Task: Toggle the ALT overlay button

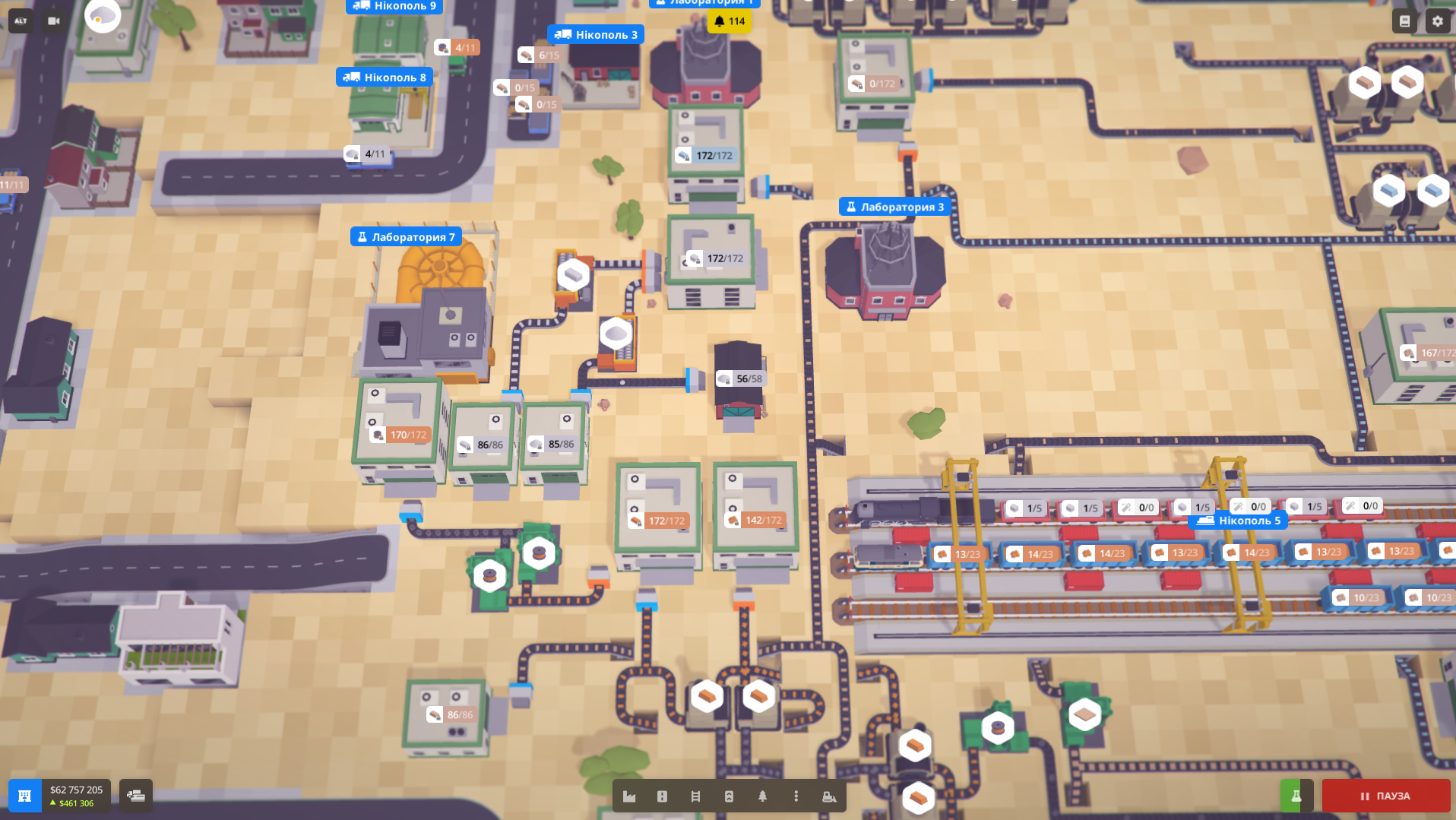Action: [x=19, y=21]
